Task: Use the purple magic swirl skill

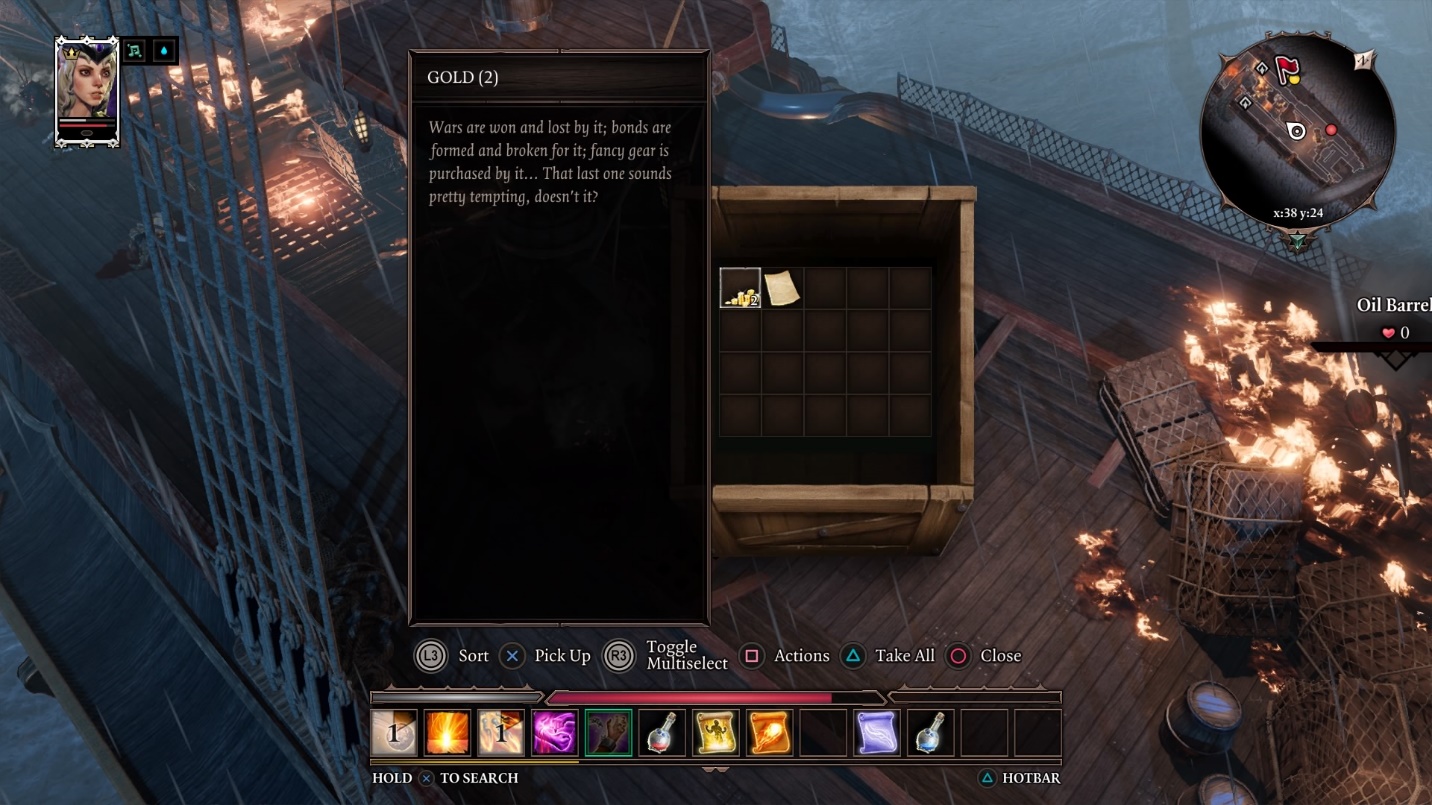Action: pos(554,733)
